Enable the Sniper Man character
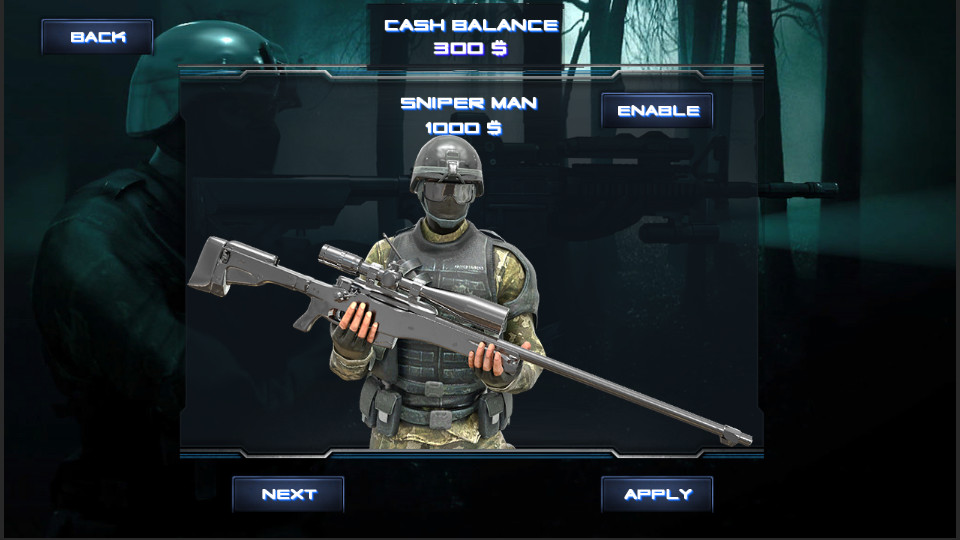Image resolution: width=960 pixels, height=540 pixels. (657, 110)
